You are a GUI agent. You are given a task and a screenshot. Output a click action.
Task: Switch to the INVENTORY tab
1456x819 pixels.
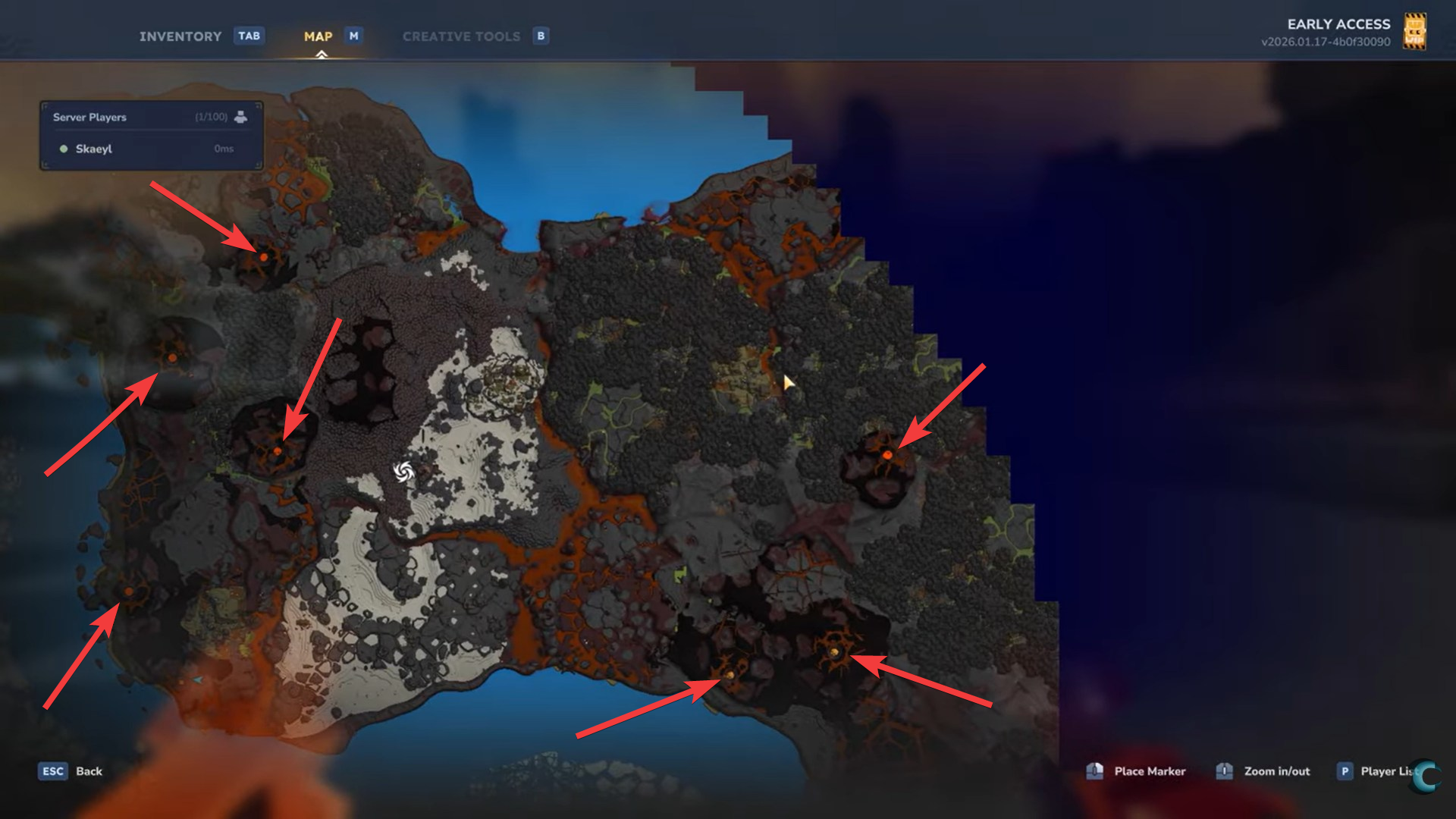[180, 36]
